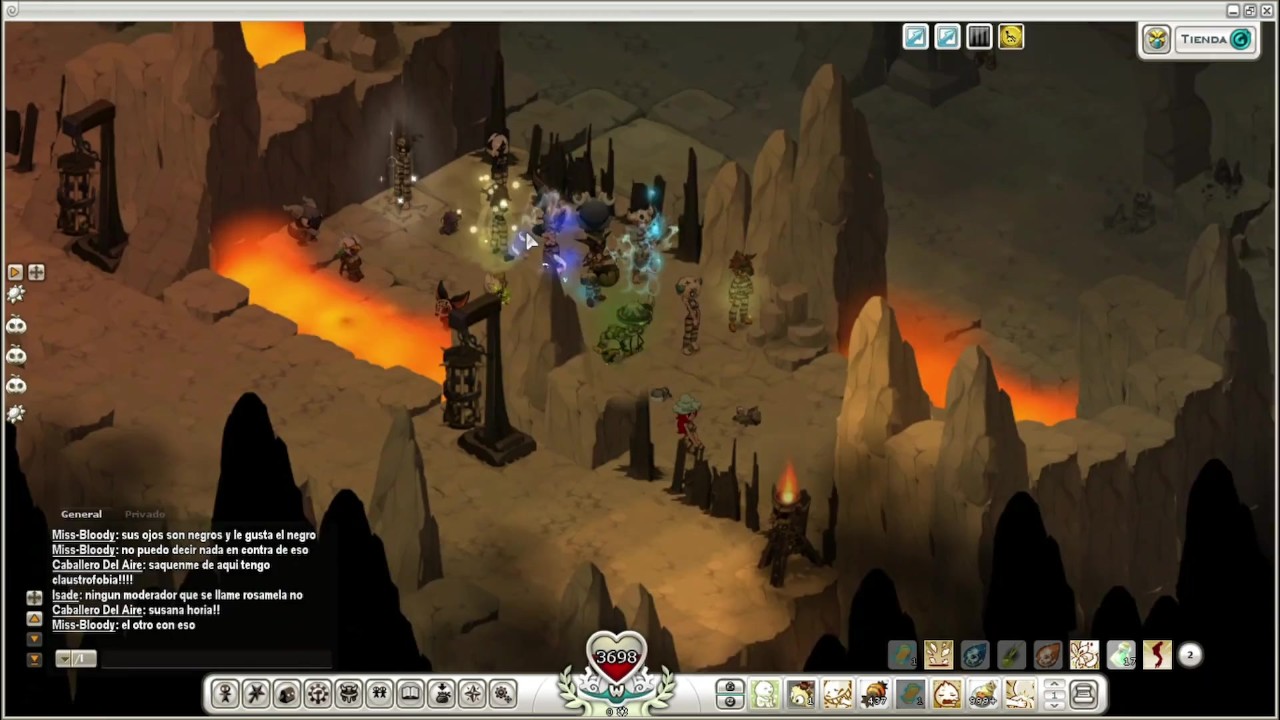Select the General chat tab
1280x720 pixels.
(x=81, y=514)
